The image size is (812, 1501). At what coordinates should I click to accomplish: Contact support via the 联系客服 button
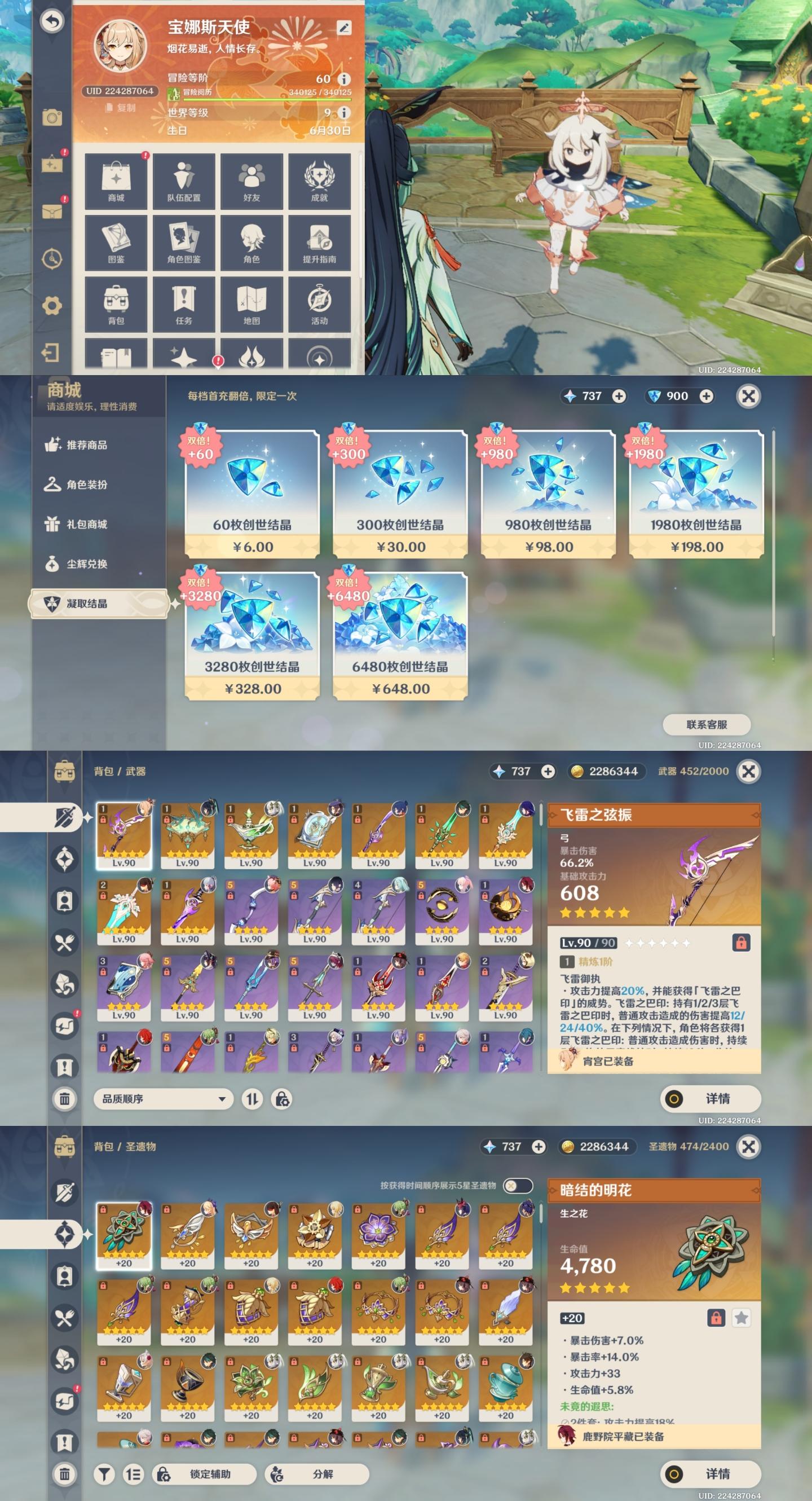[707, 724]
